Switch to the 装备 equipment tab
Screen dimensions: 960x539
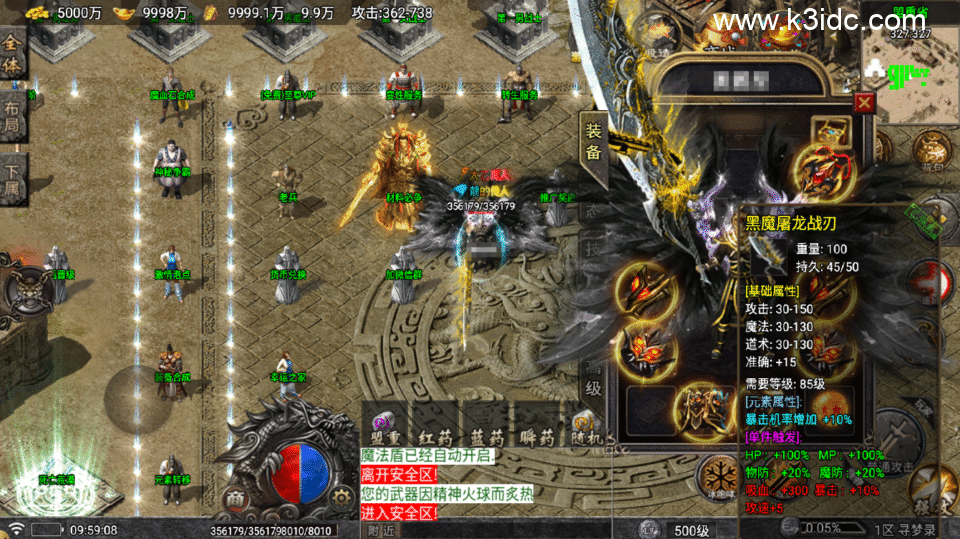pyautogui.click(x=593, y=141)
